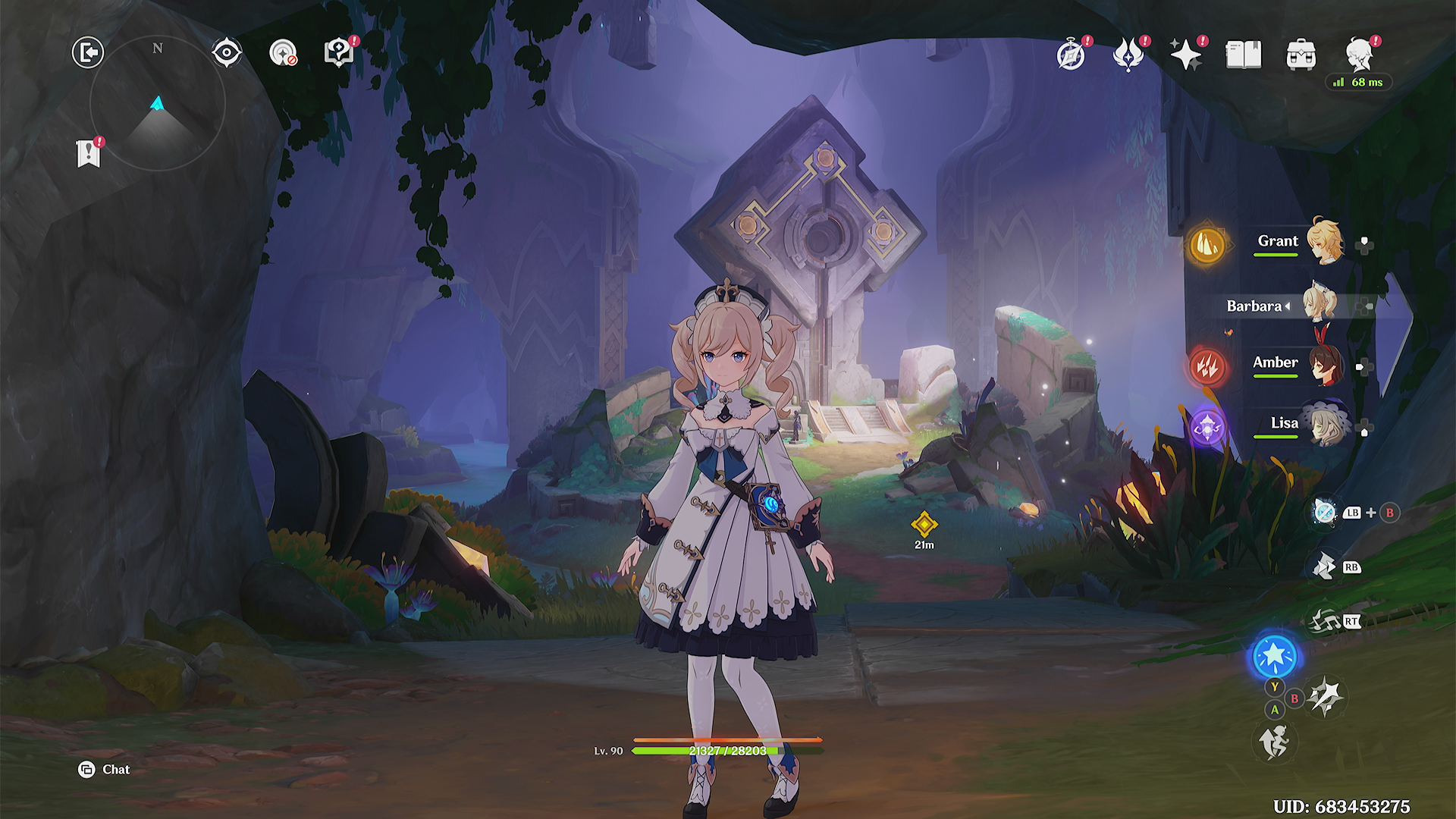Open the battle pass winged icon
This screenshot has width=1456, height=819.
(x=1128, y=55)
